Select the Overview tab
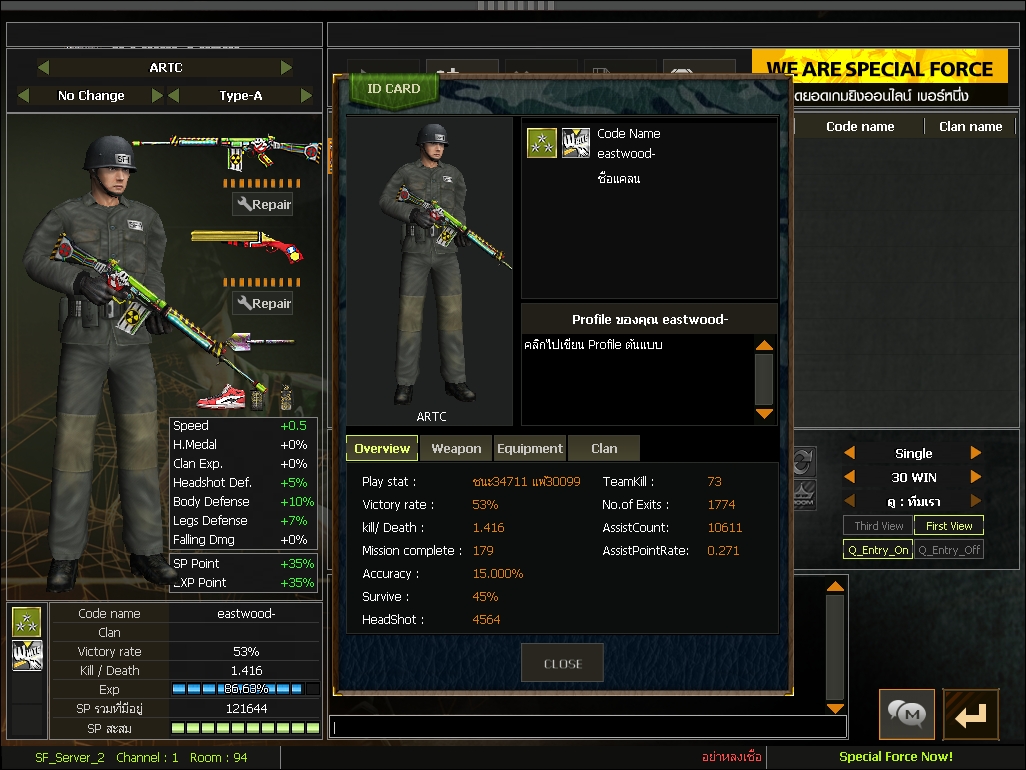 [382, 449]
